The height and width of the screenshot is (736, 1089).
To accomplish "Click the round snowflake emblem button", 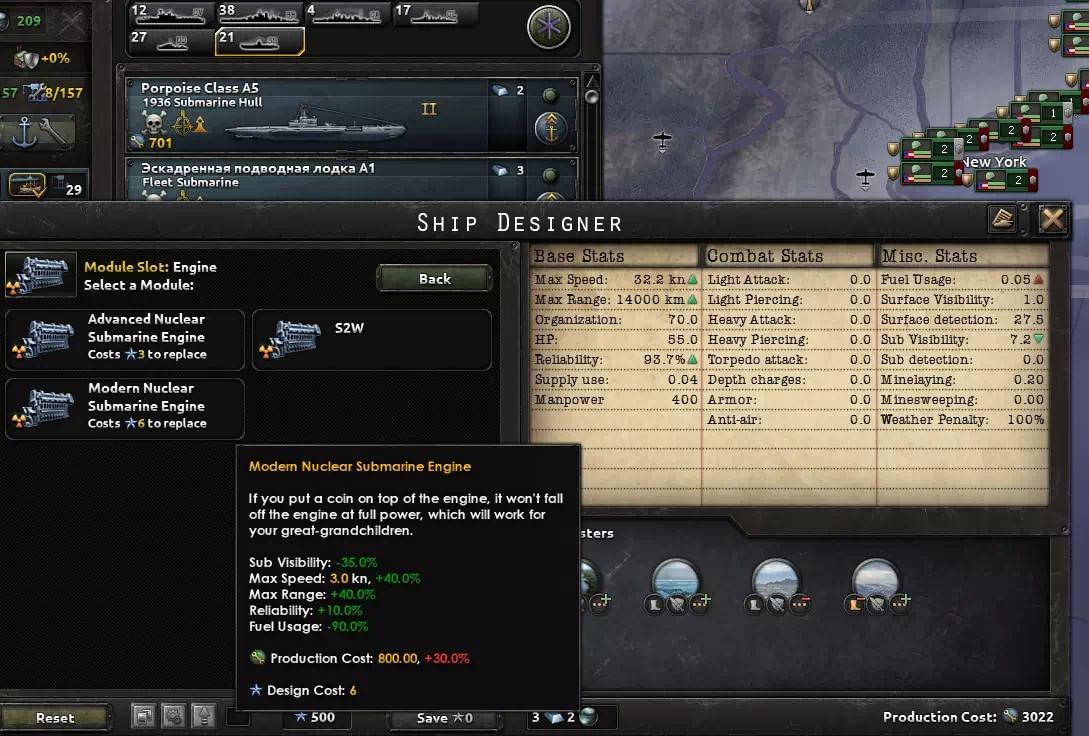I will pos(548,27).
